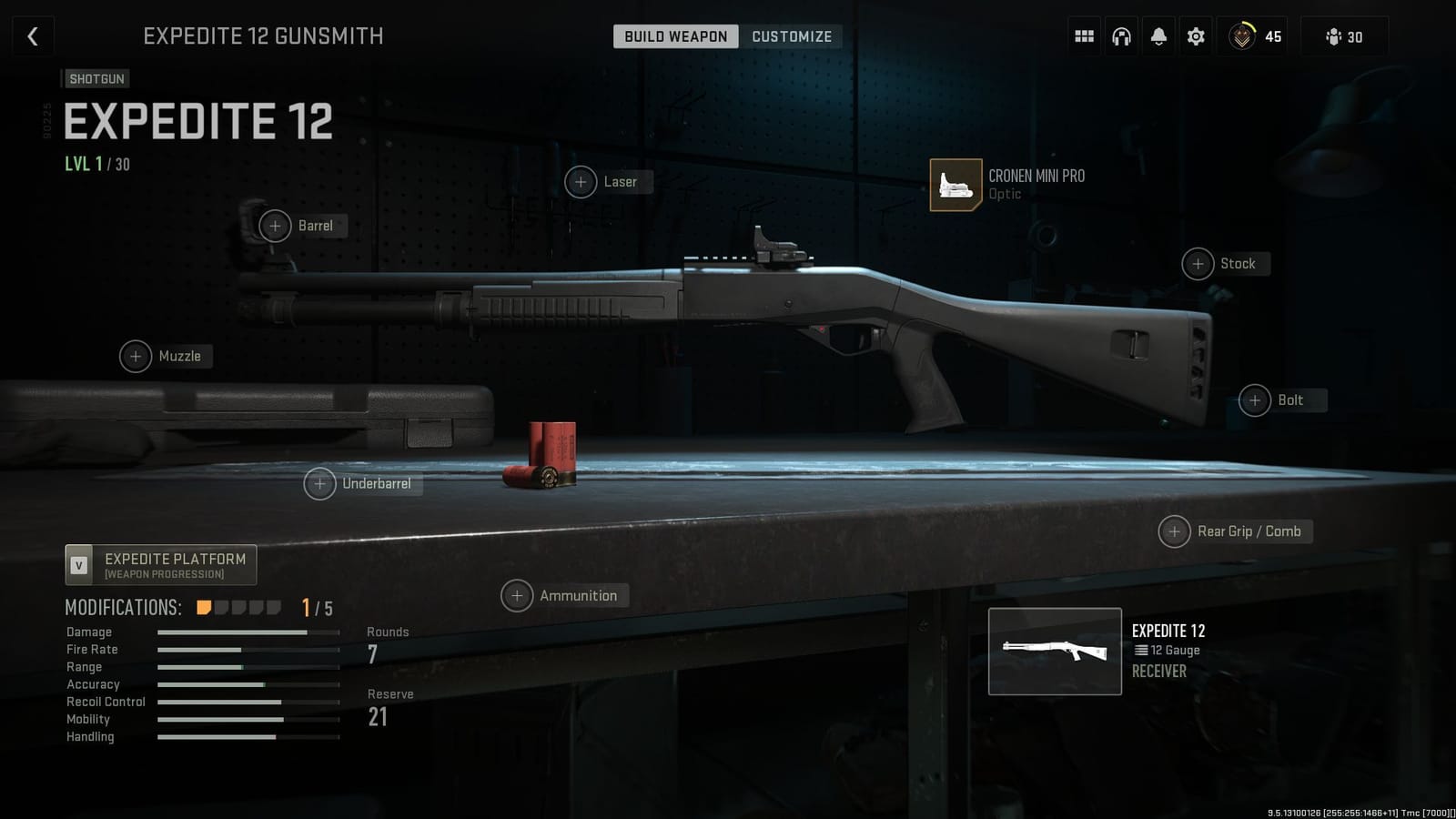Click the headset audio icon
This screenshot has height=819, width=1456.
[x=1121, y=35]
